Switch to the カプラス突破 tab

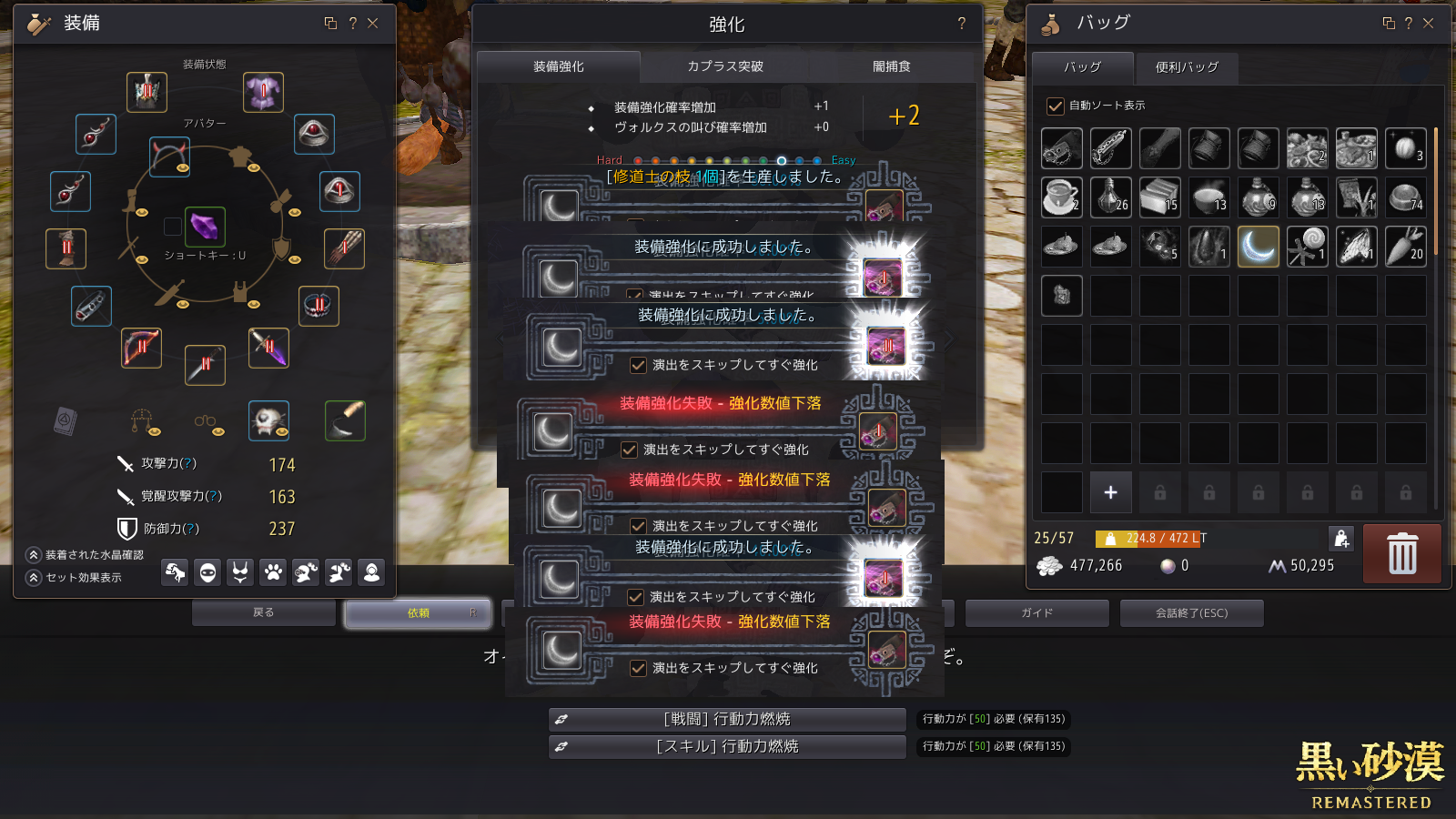click(x=724, y=66)
